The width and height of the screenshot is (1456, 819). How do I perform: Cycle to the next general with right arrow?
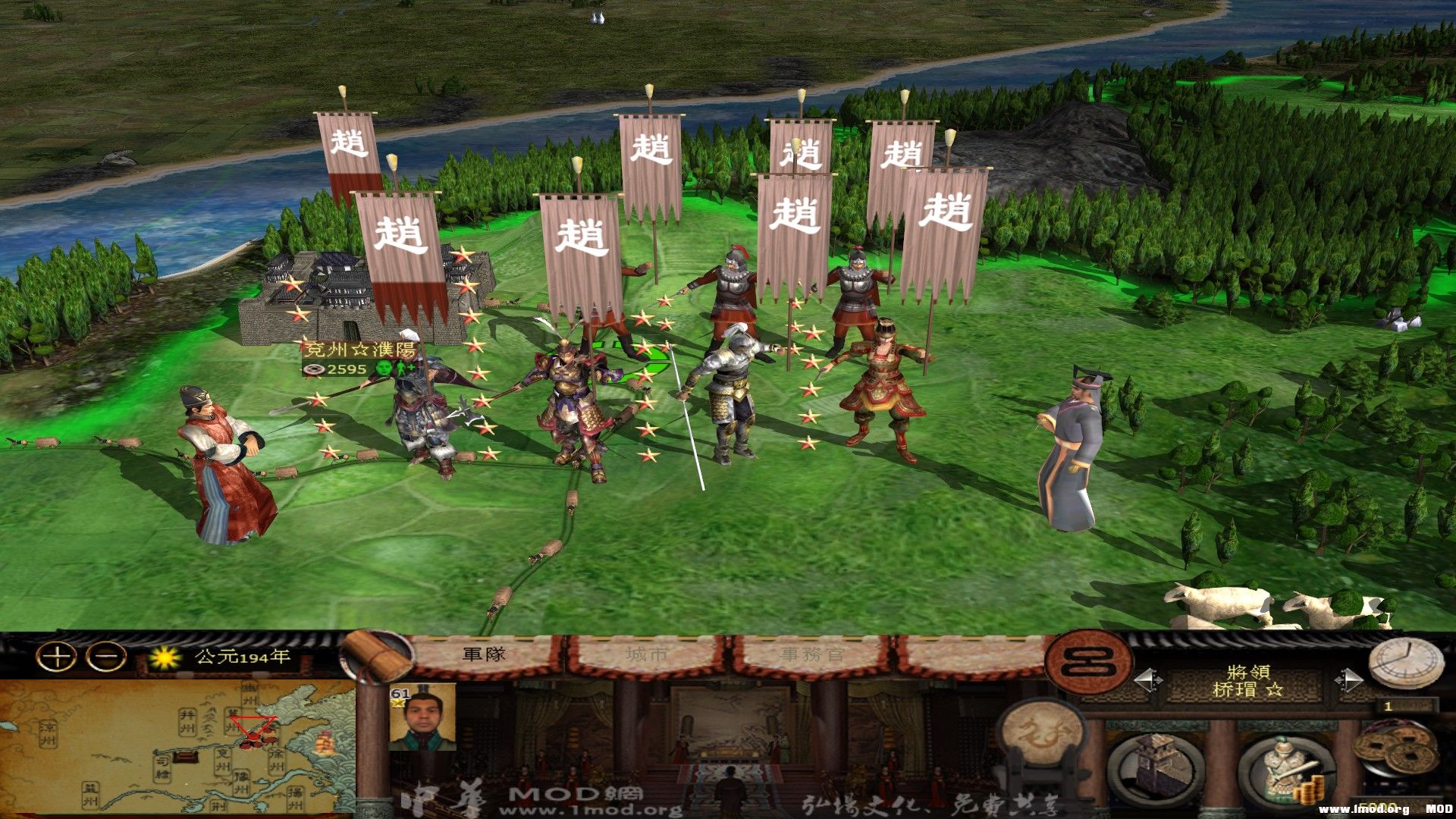[1348, 680]
